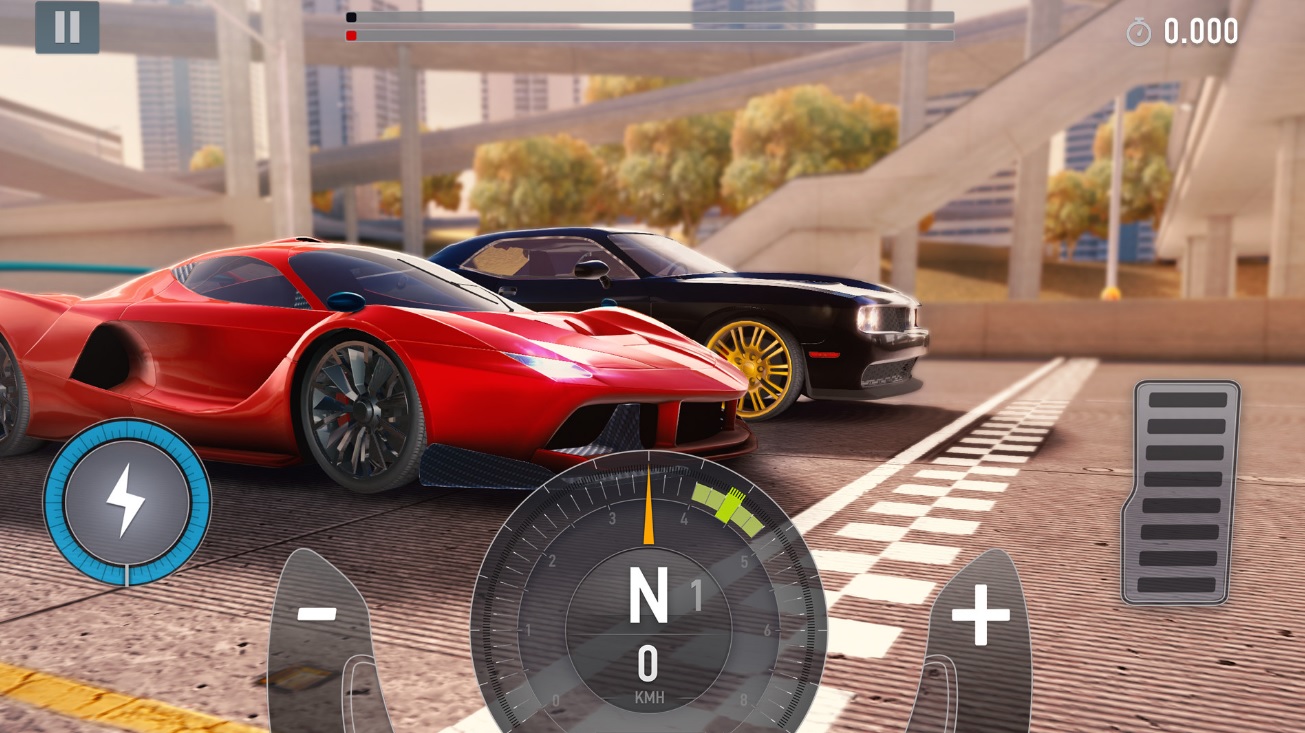Tap the gear indicator showing N
The width and height of the screenshot is (1305, 733).
651,594
